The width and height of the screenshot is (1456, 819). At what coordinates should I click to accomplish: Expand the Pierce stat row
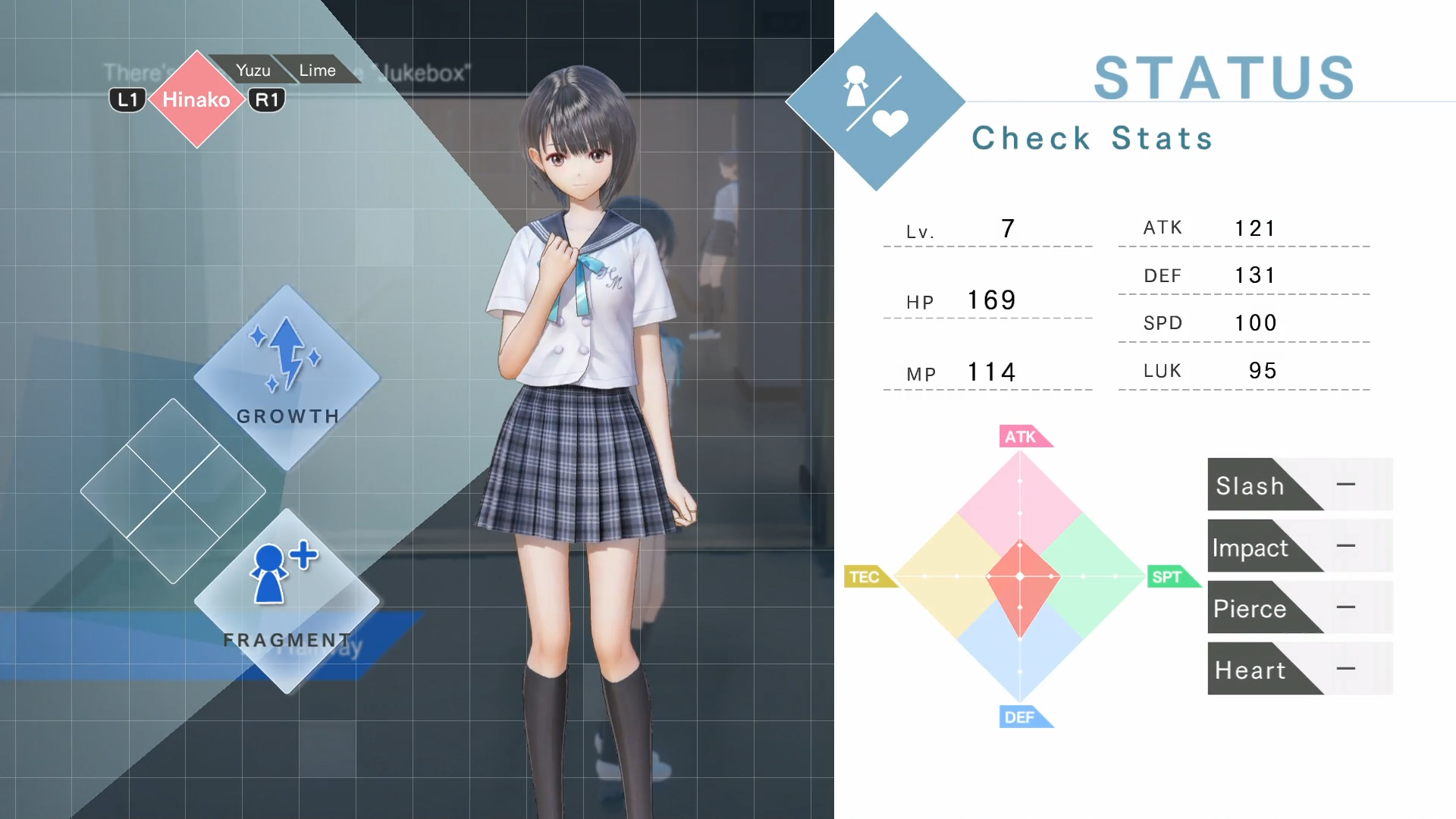coord(1298,607)
